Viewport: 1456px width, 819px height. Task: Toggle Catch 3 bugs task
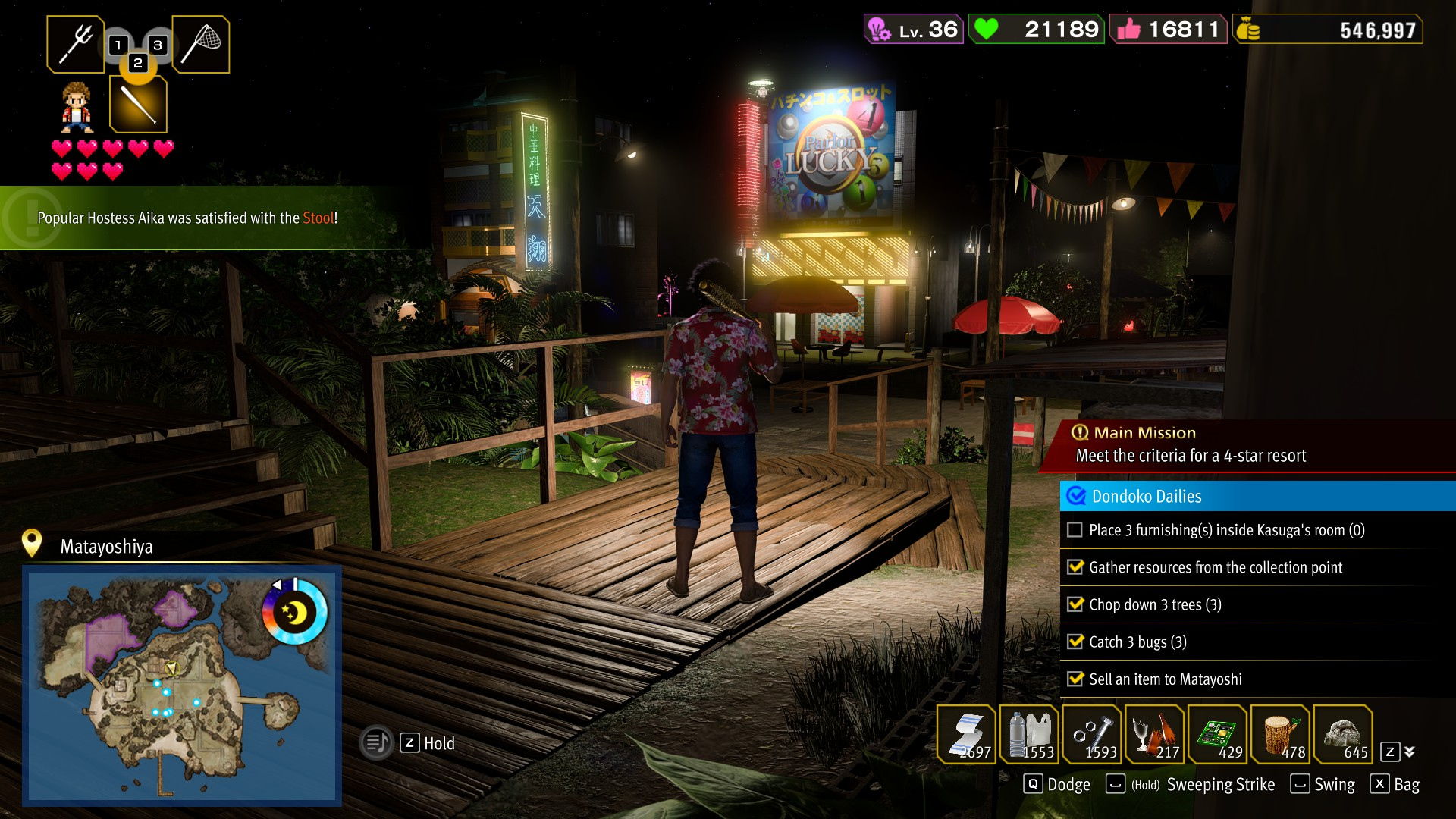tap(1075, 642)
